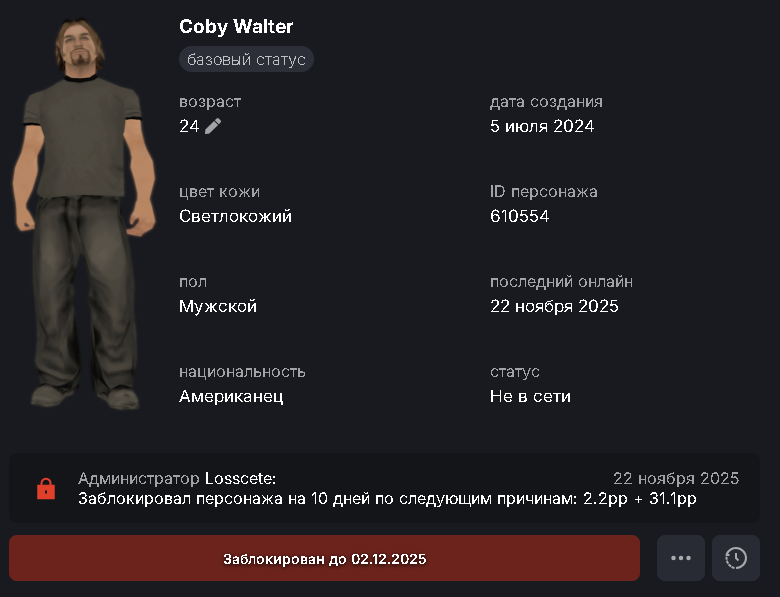The height and width of the screenshot is (597, 780).
Task: Select the базовый статус badge
Action: point(246,60)
